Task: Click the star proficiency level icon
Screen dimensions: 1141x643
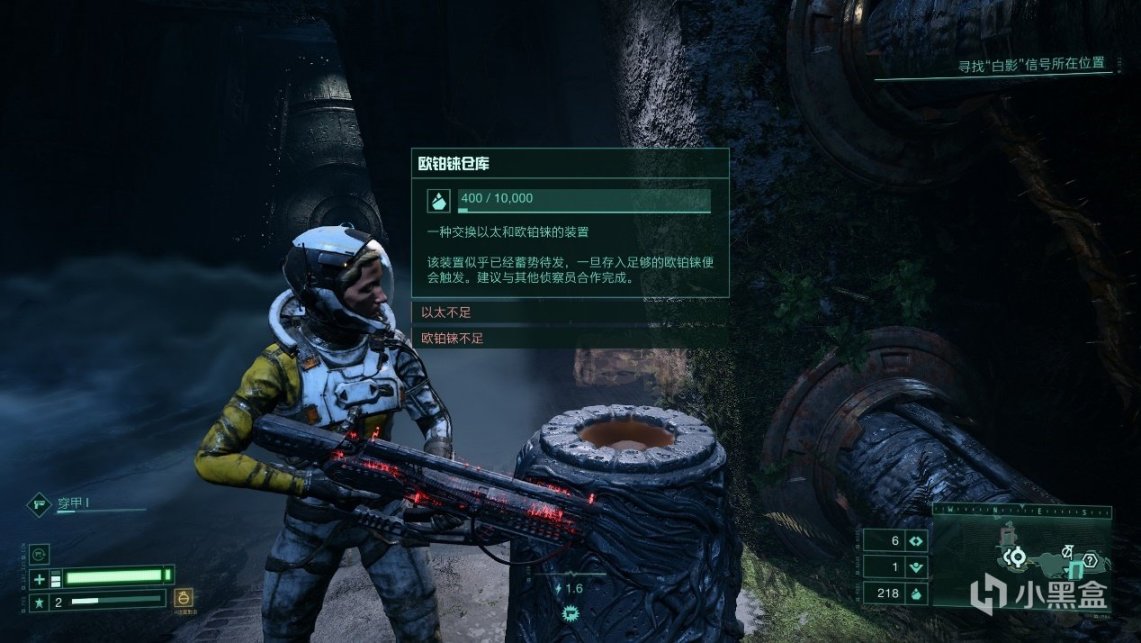Action: (x=40, y=602)
